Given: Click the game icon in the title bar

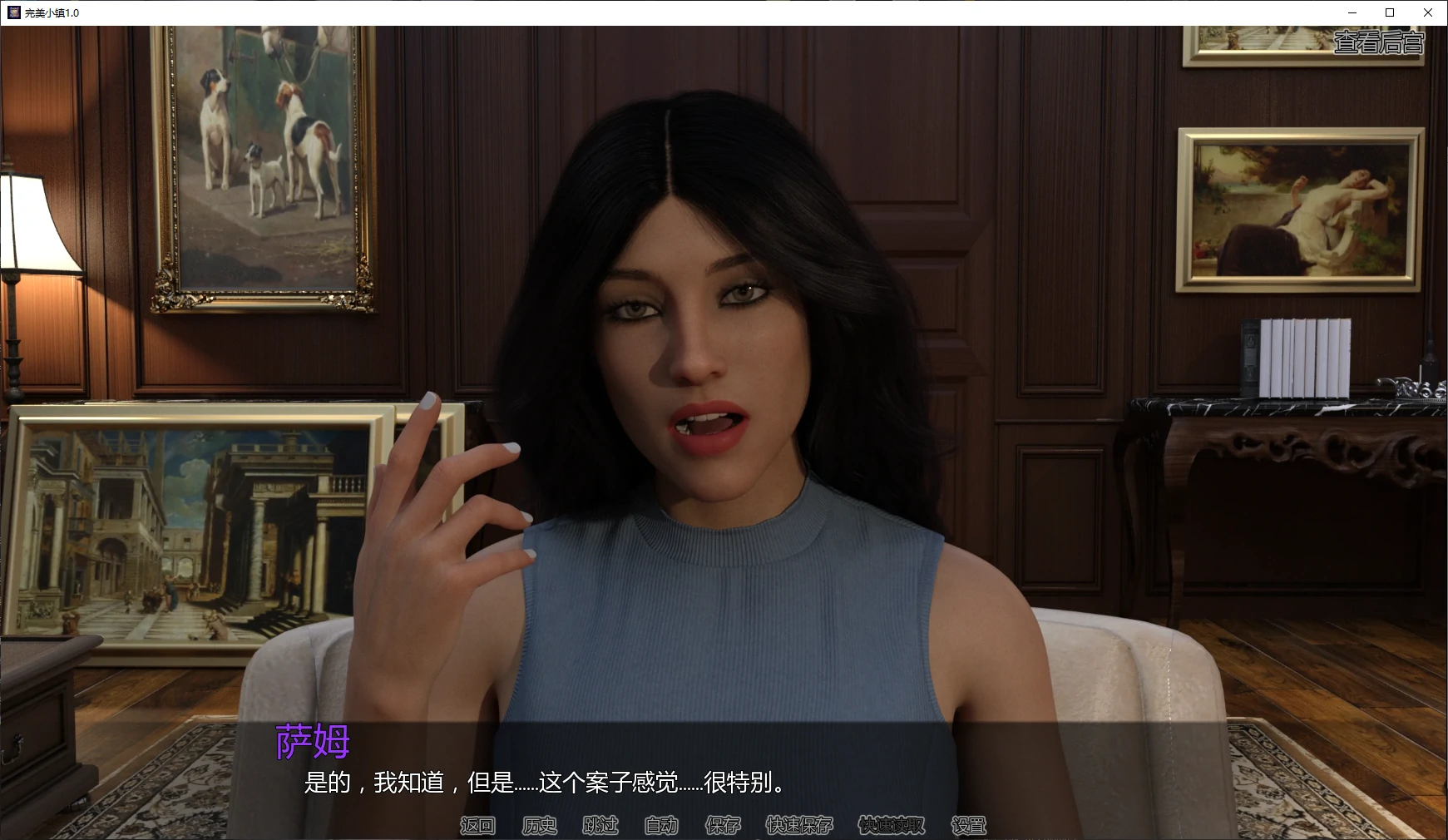Looking at the screenshot, I should (13, 12).
